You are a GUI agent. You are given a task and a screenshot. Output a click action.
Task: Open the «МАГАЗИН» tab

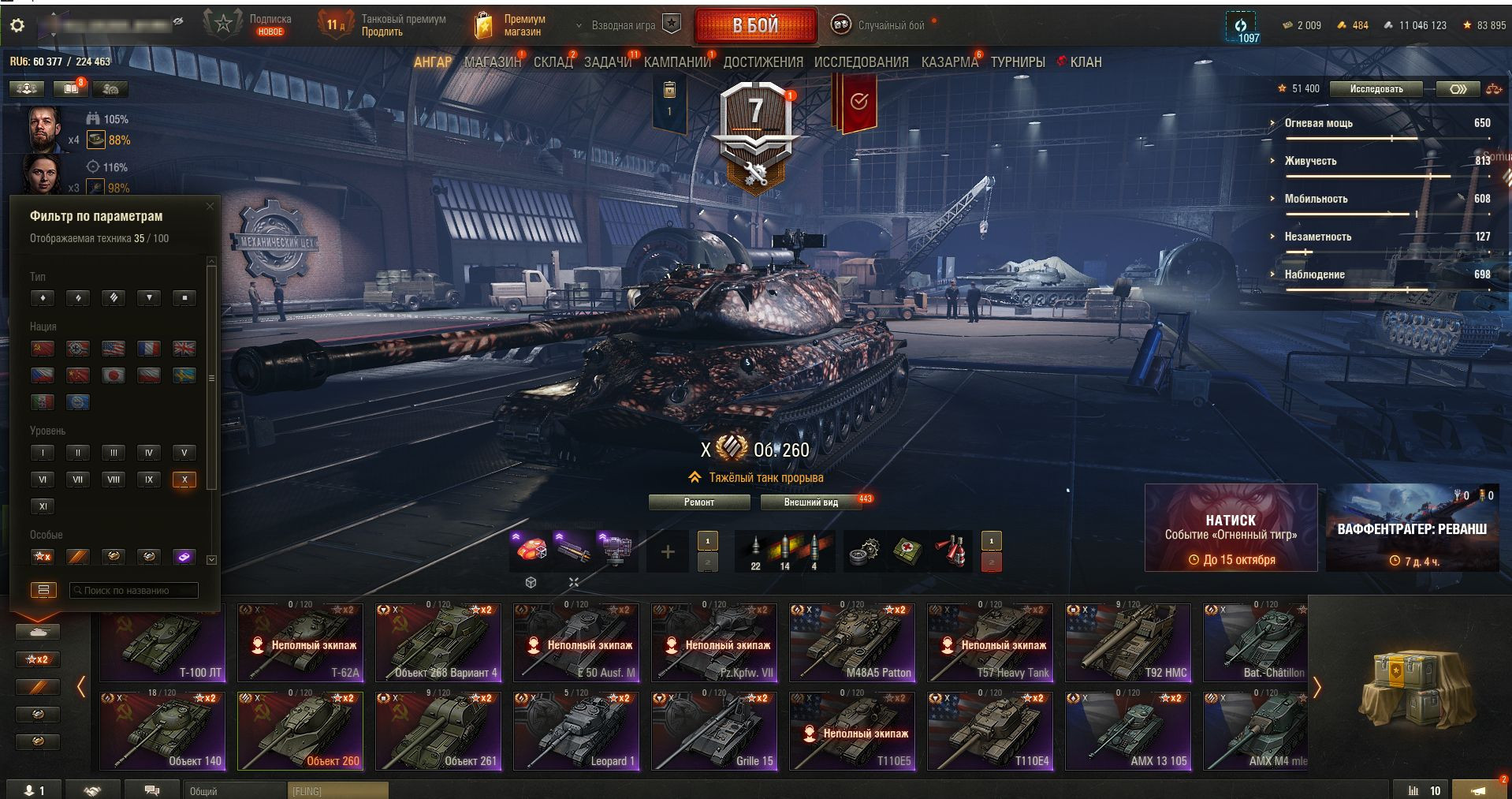[493, 62]
